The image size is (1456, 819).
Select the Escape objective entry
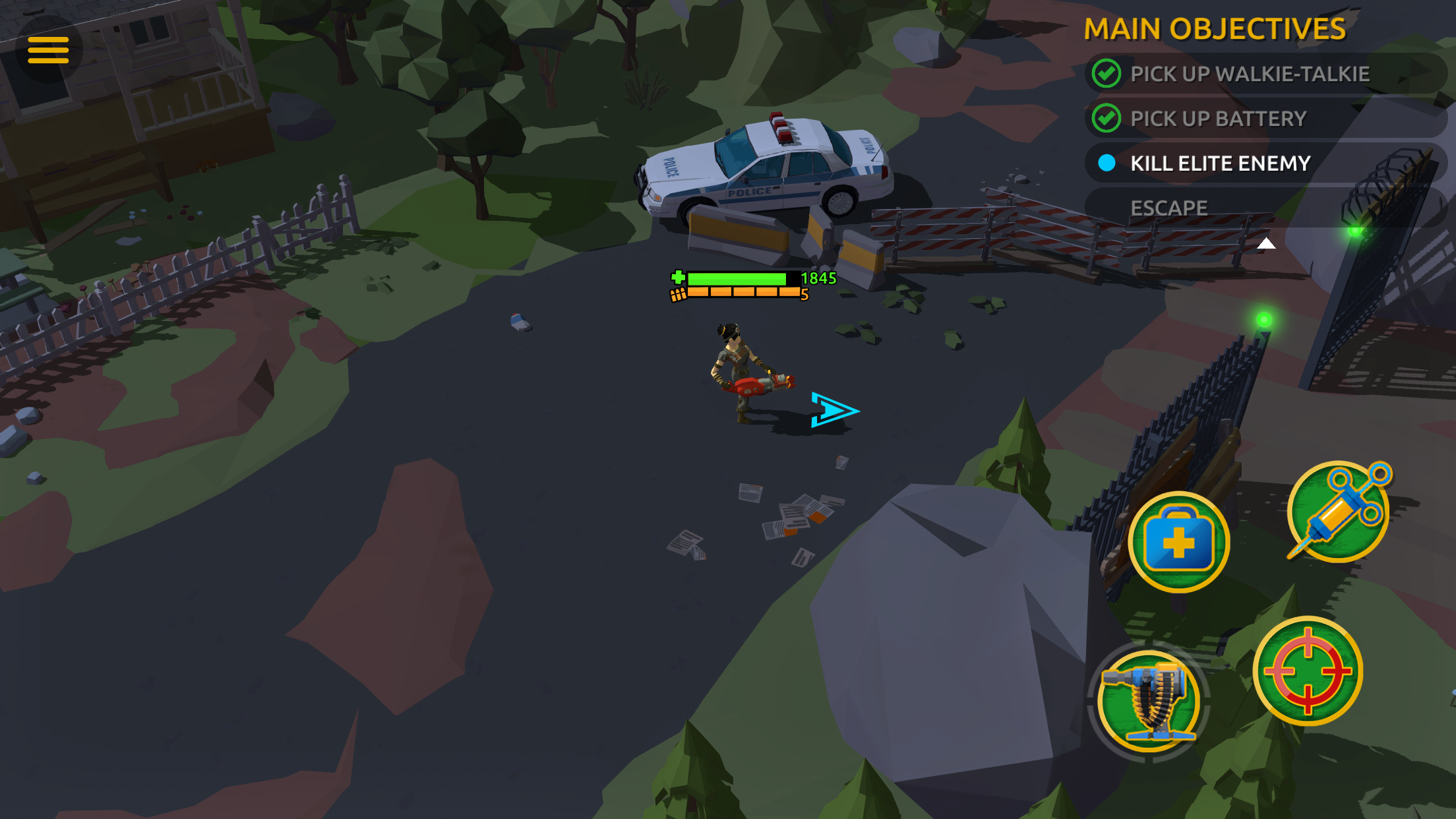(x=1168, y=207)
